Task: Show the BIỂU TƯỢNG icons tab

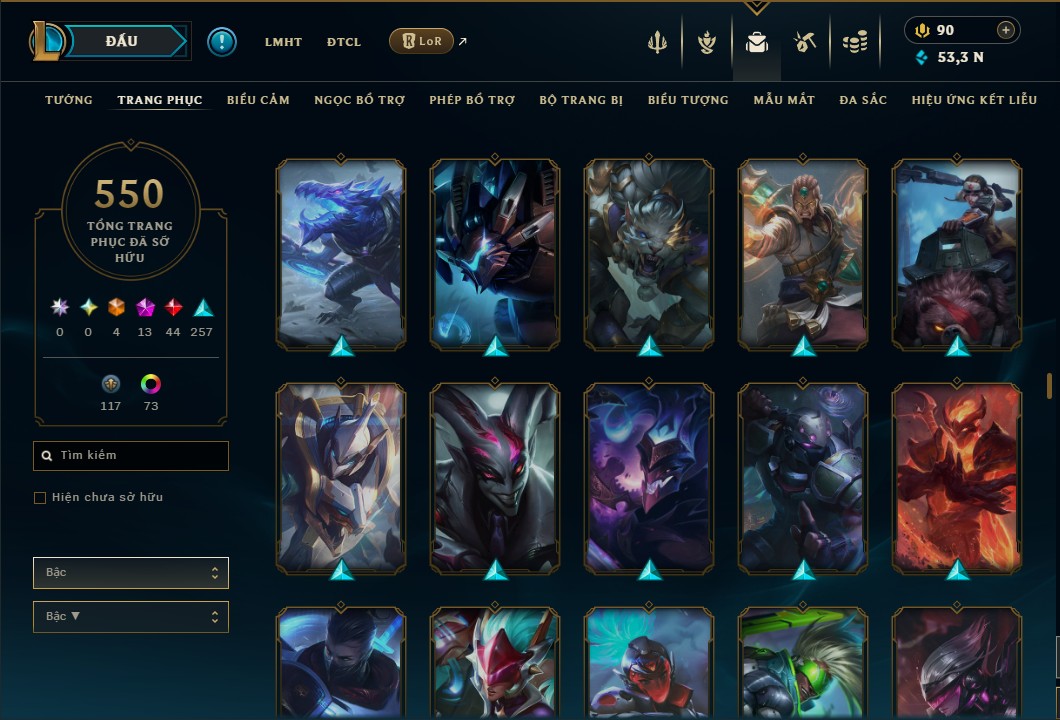Action: [688, 100]
